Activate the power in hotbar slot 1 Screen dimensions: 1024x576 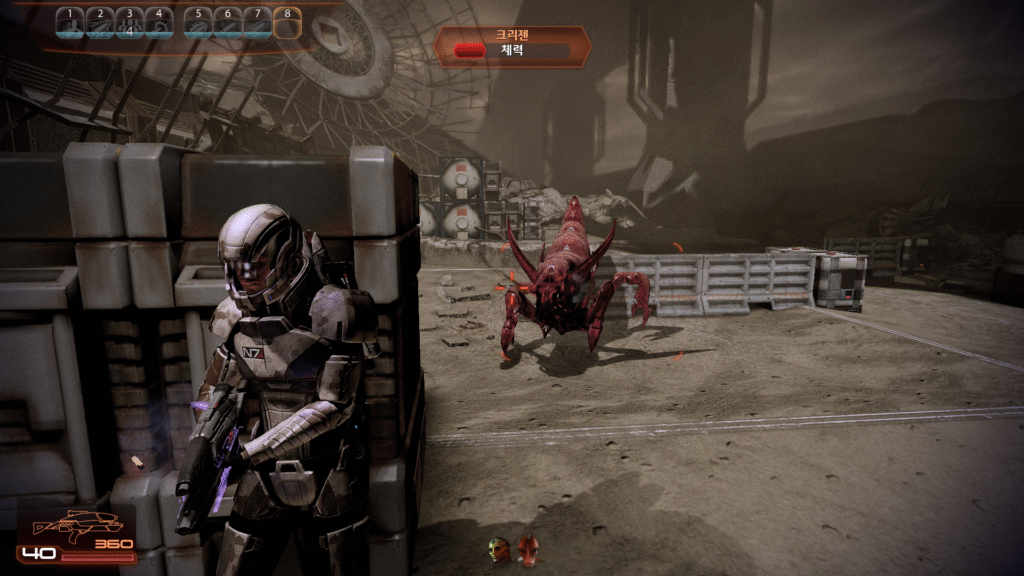[71, 22]
